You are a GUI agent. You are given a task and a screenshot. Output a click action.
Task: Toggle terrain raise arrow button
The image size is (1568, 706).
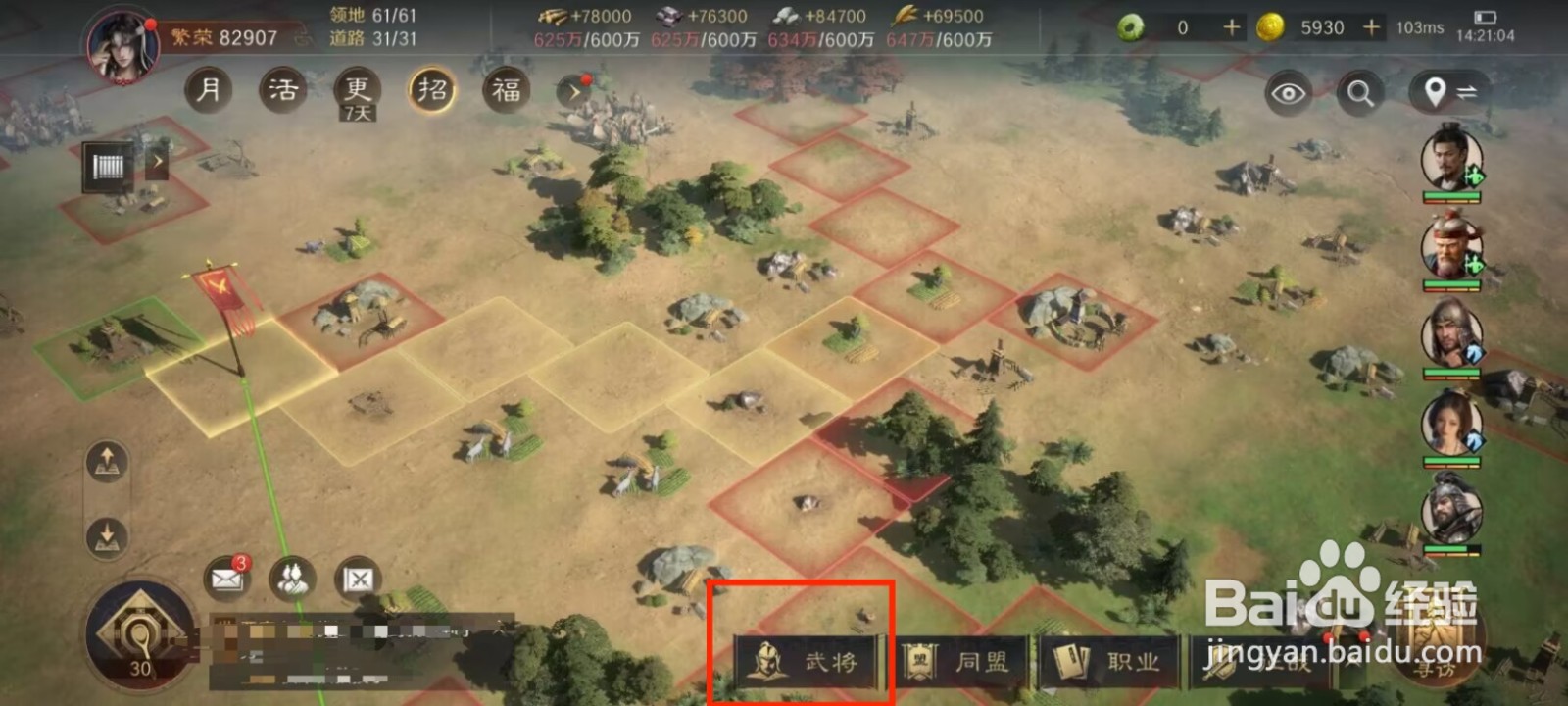(108, 458)
